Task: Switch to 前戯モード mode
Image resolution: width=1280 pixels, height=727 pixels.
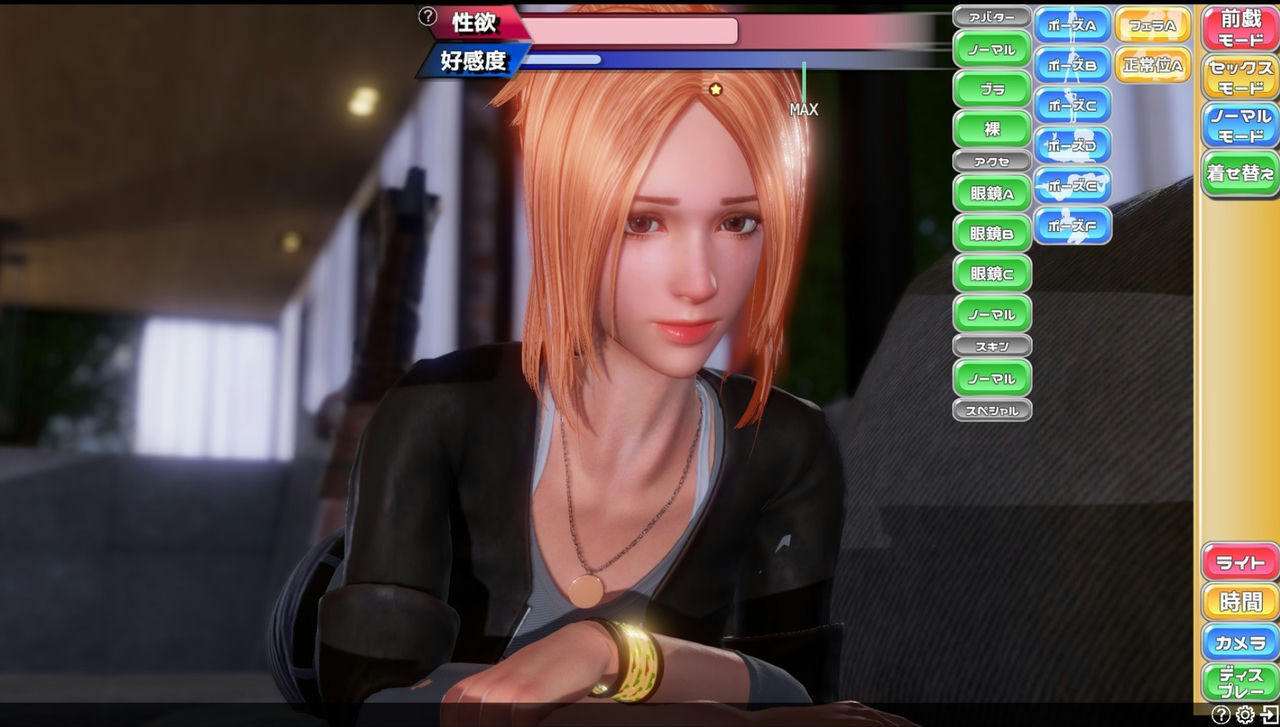Action: [1240, 25]
